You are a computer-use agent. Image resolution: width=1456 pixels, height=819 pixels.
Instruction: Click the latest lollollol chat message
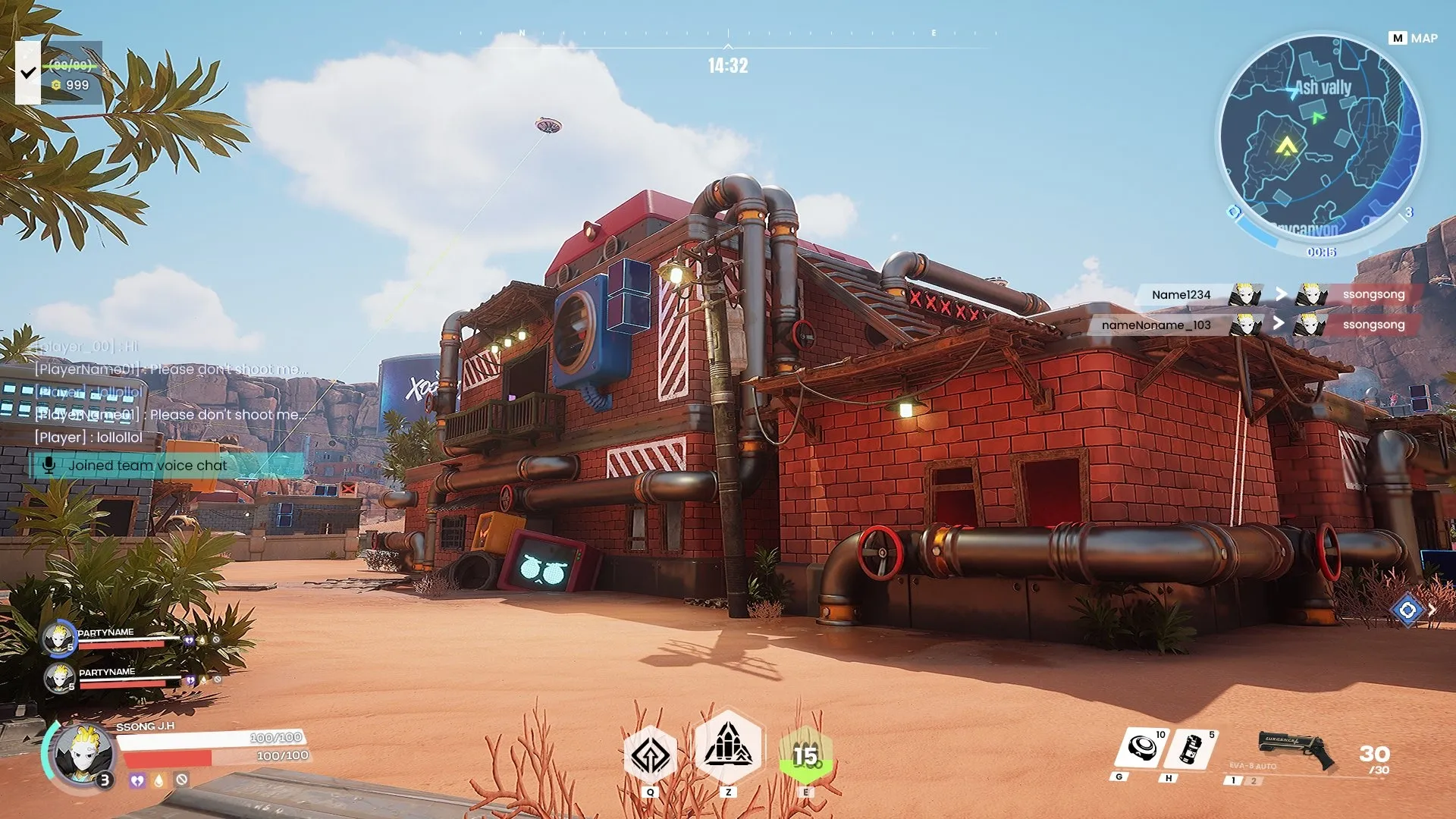pos(89,438)
